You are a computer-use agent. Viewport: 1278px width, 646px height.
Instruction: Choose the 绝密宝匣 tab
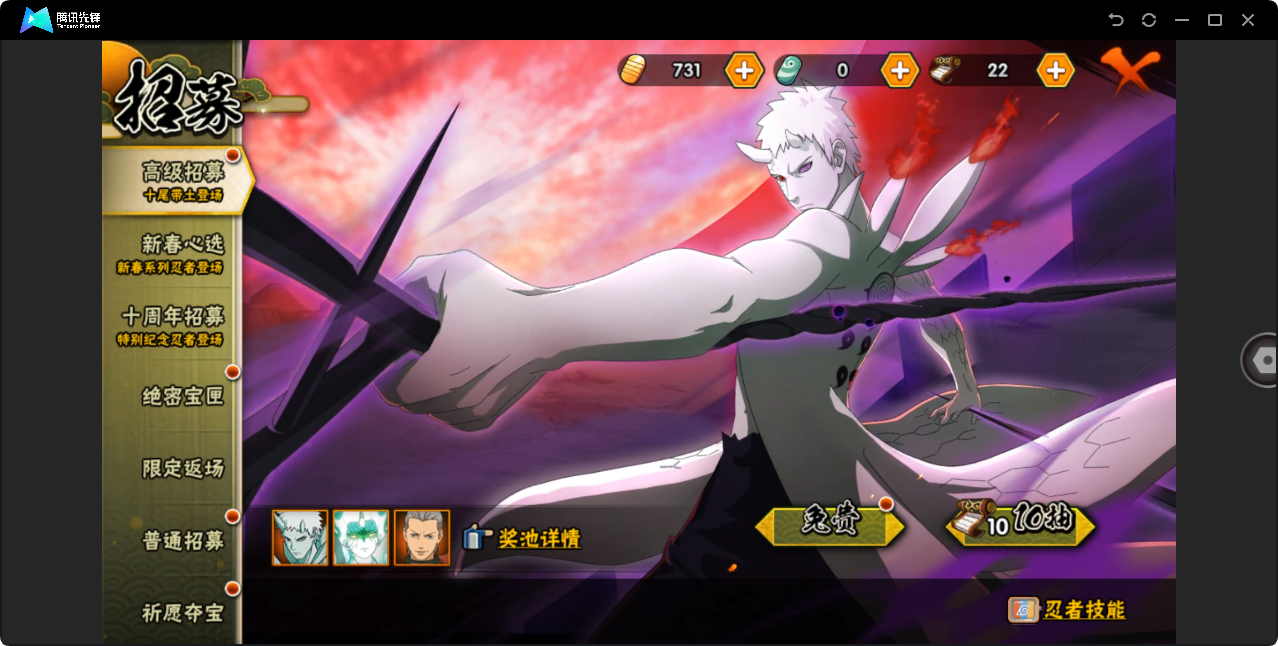click(x=182, y=397)
